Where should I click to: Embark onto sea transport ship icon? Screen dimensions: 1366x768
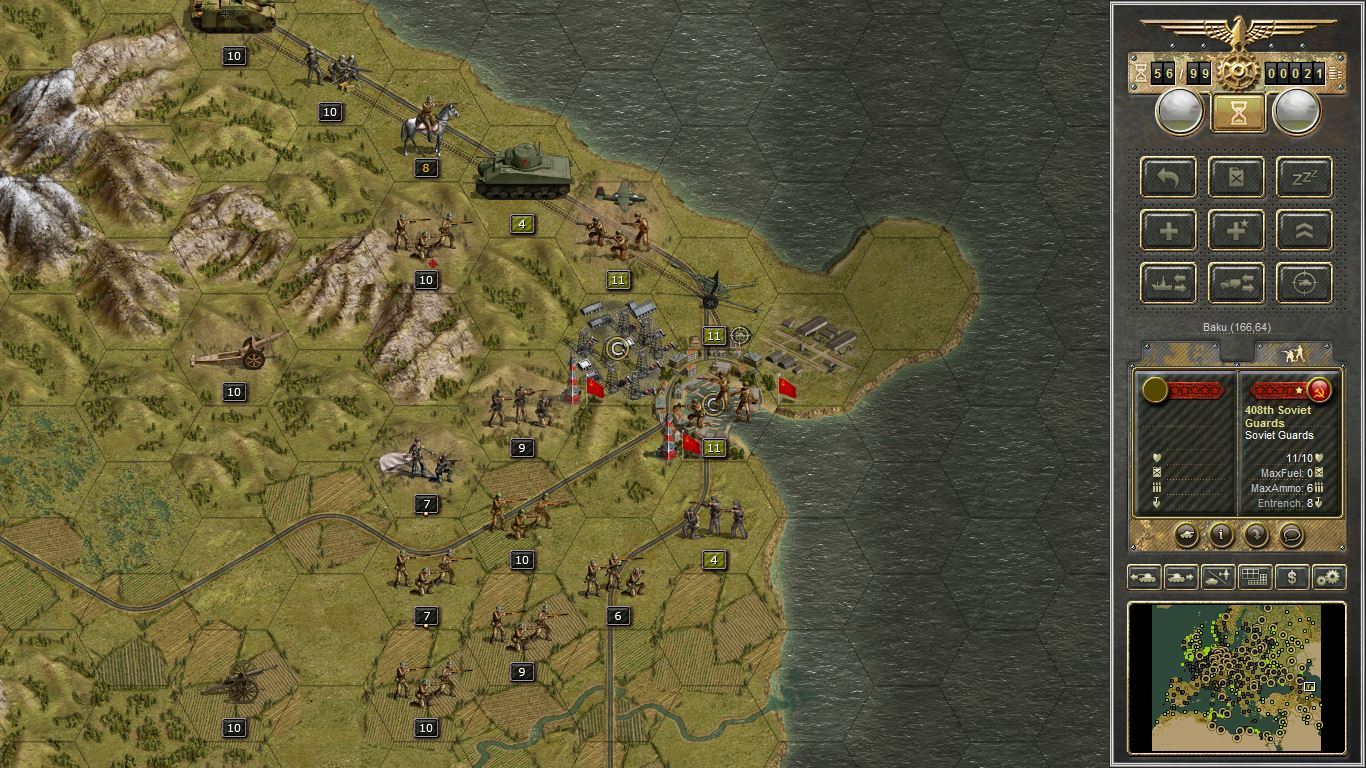click(1168, 283)
